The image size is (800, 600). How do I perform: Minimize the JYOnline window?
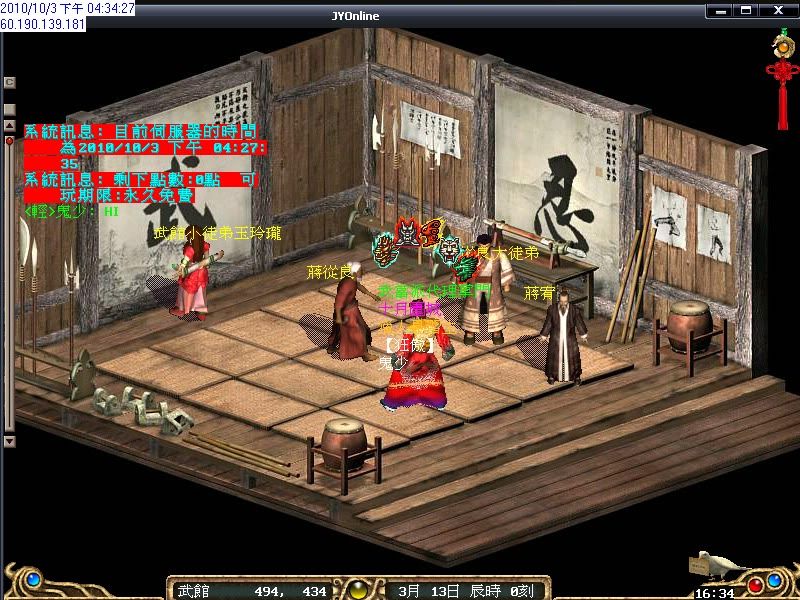720,11
